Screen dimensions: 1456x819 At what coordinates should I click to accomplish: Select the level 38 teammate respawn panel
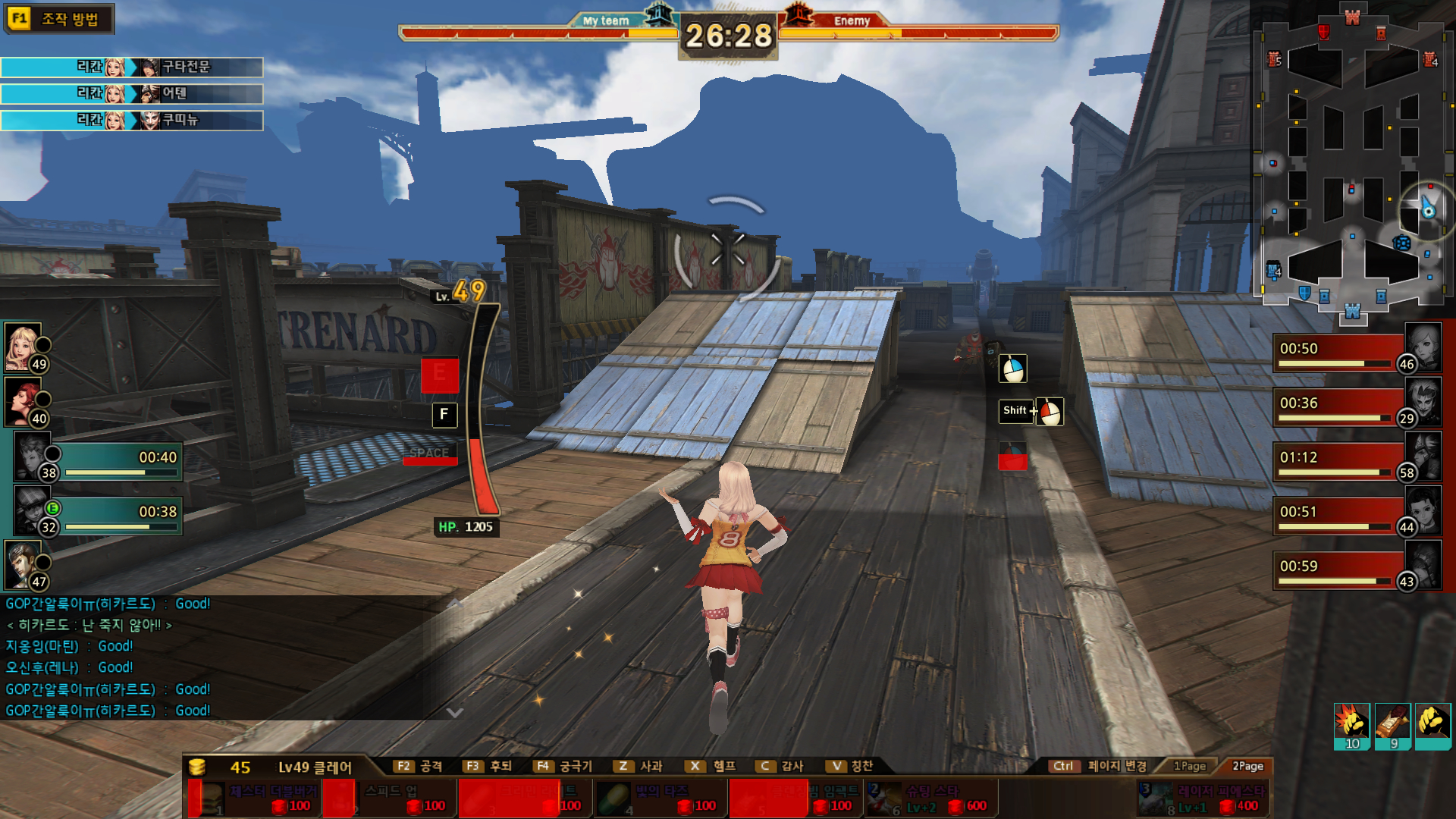(x=99, y=457)
